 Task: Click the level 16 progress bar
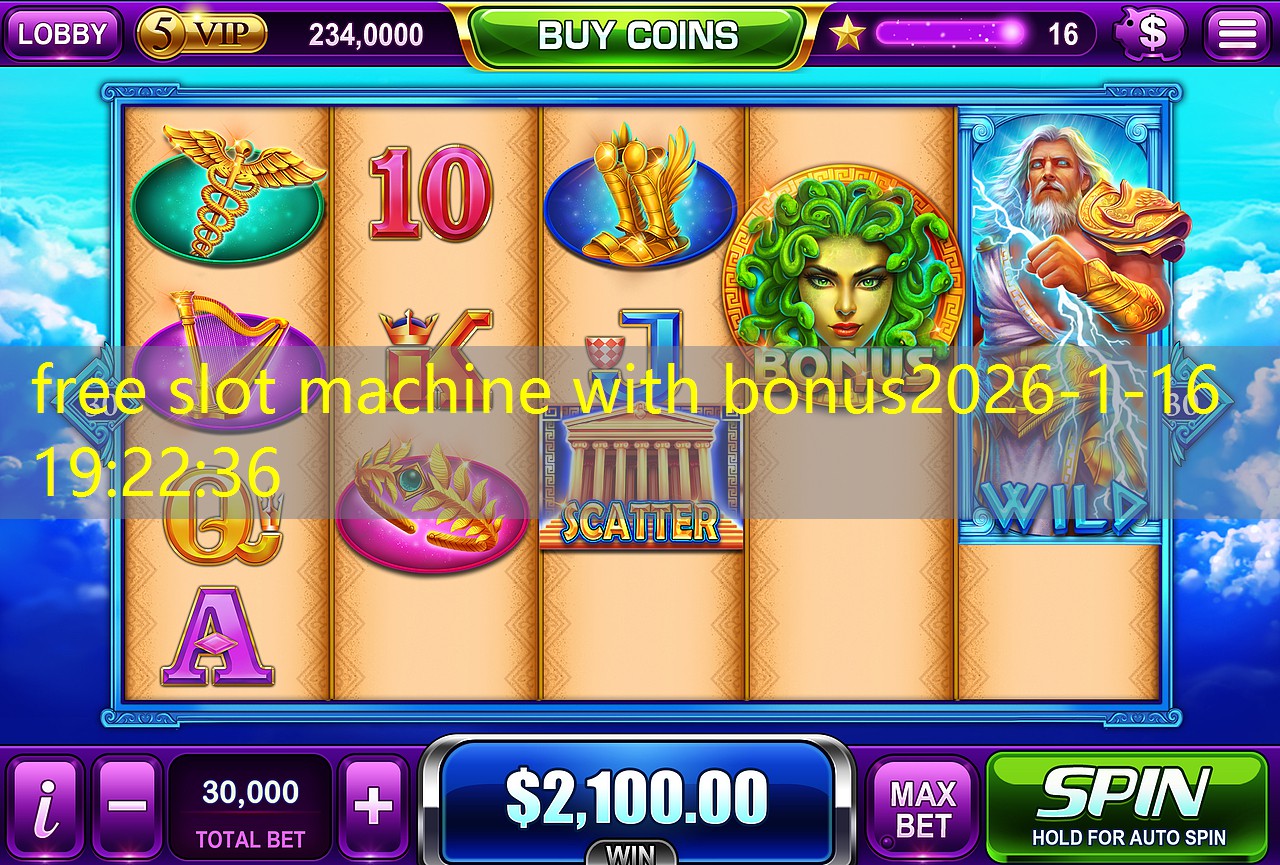click(x=950, y=33)
